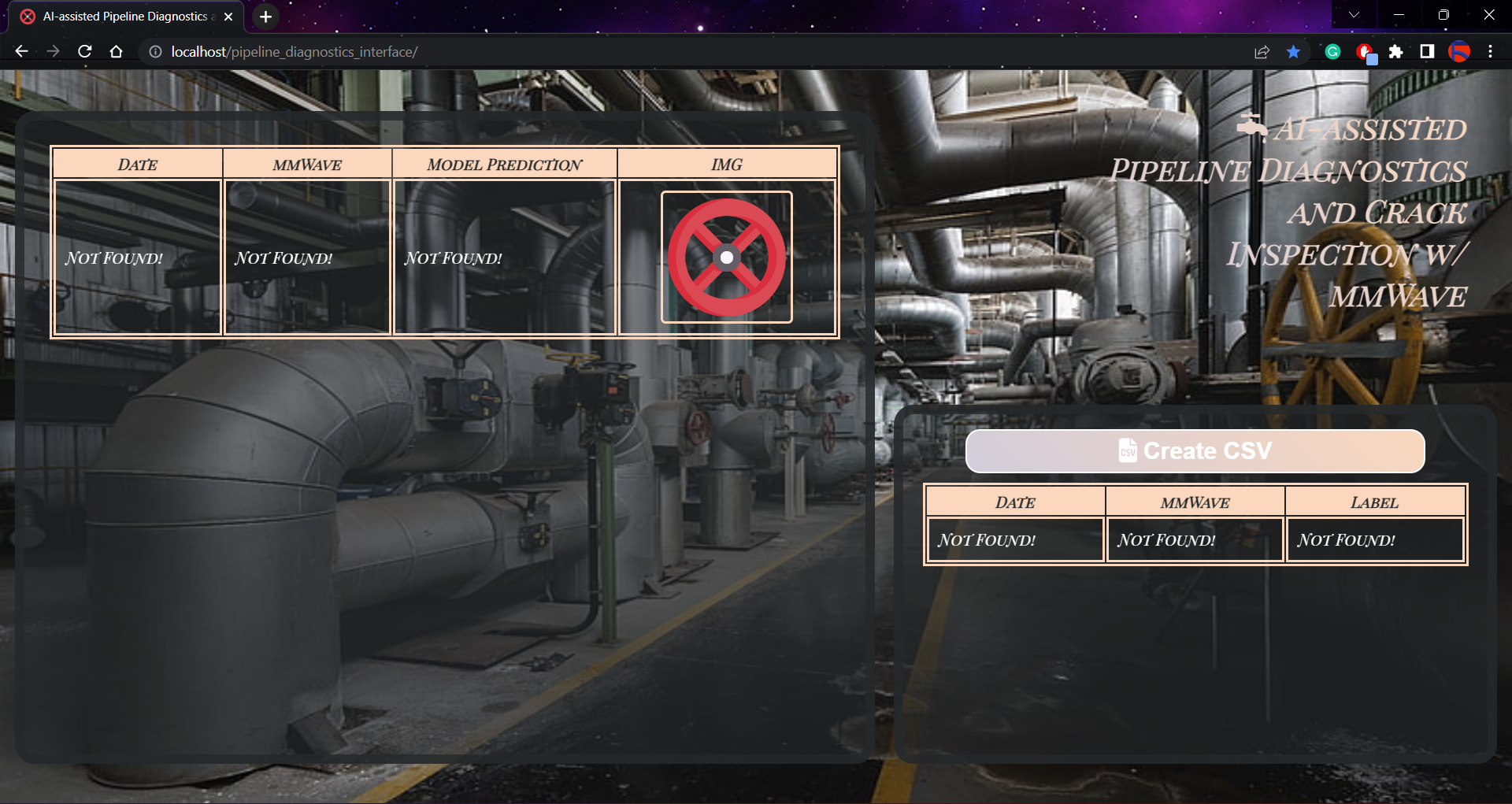Close the AI-assisted Pipeline Diagnostics tab
The height and width of the screenshot is (804, 1512).
(228, 17)
